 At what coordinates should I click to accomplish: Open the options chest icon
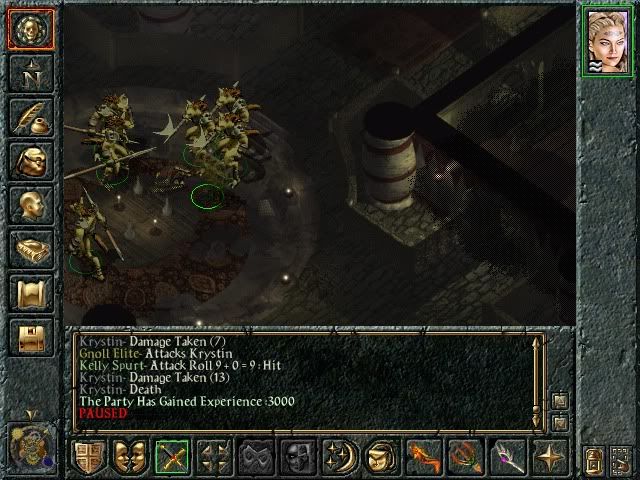(x=30, y=336)
